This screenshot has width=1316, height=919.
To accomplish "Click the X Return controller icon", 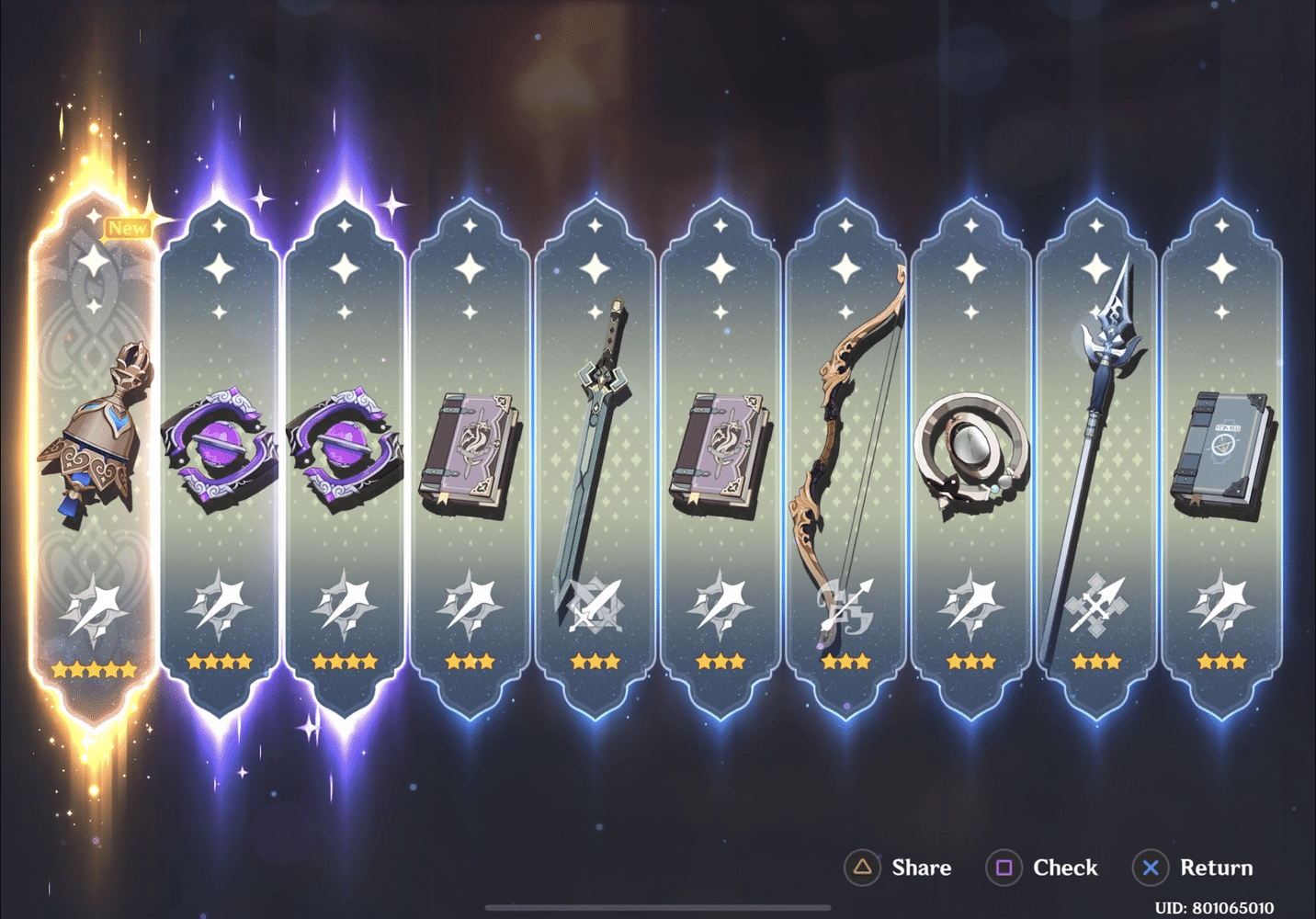I will tap(1151, 867).
